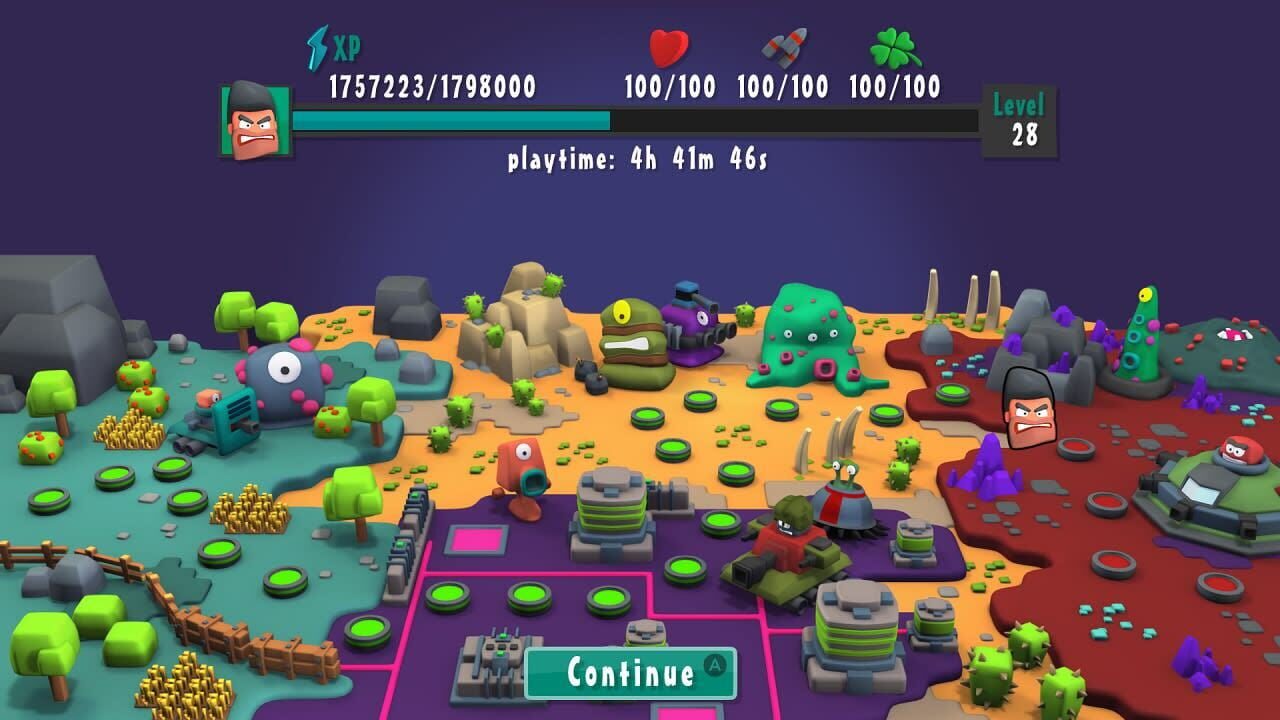Click the angry player avatar portrait

click(252, 118)
